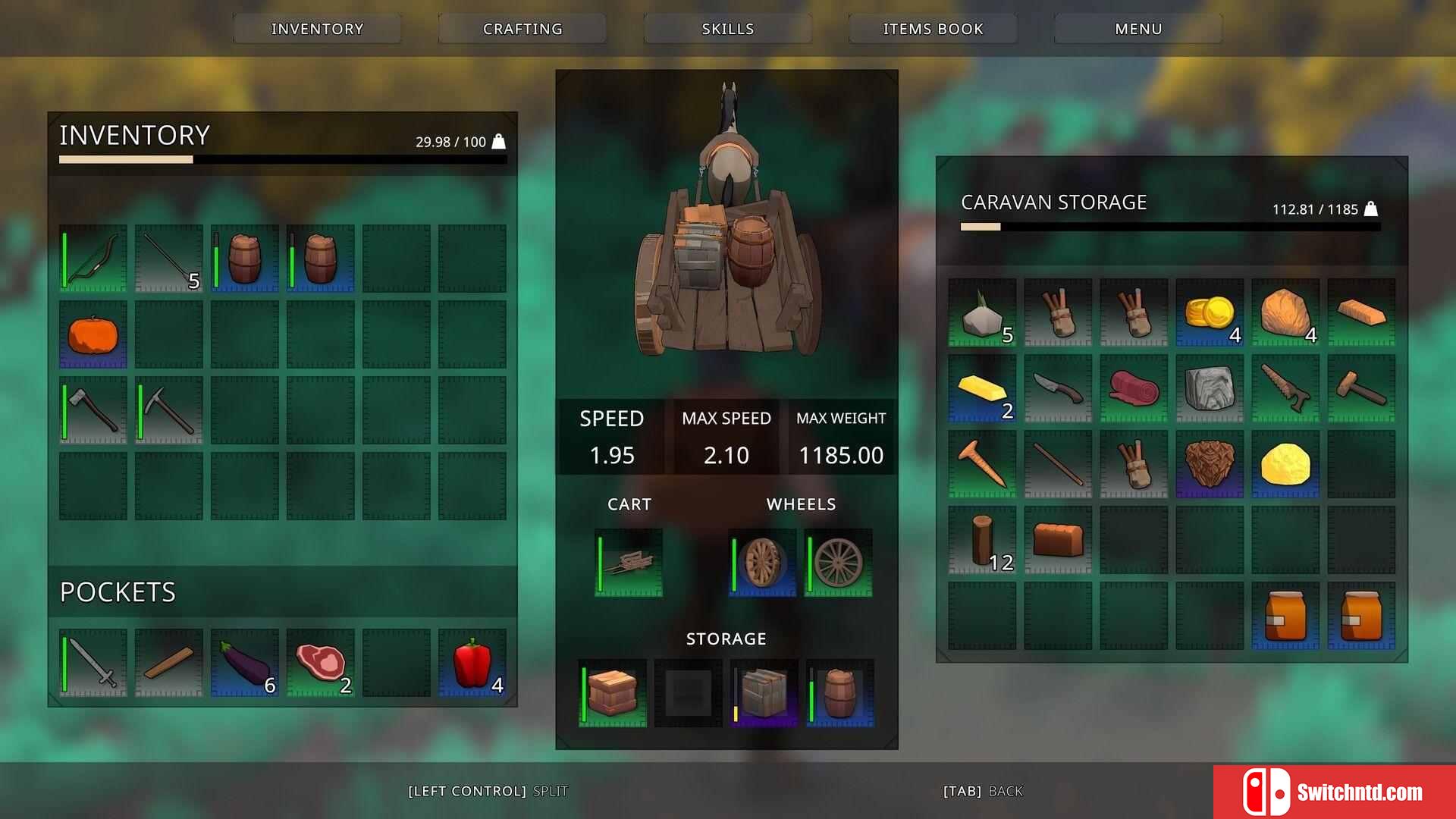The height and width of the screenshot is (819, 1456).
Task: Select the bow in inventory
Action: [x=93, y=259]
